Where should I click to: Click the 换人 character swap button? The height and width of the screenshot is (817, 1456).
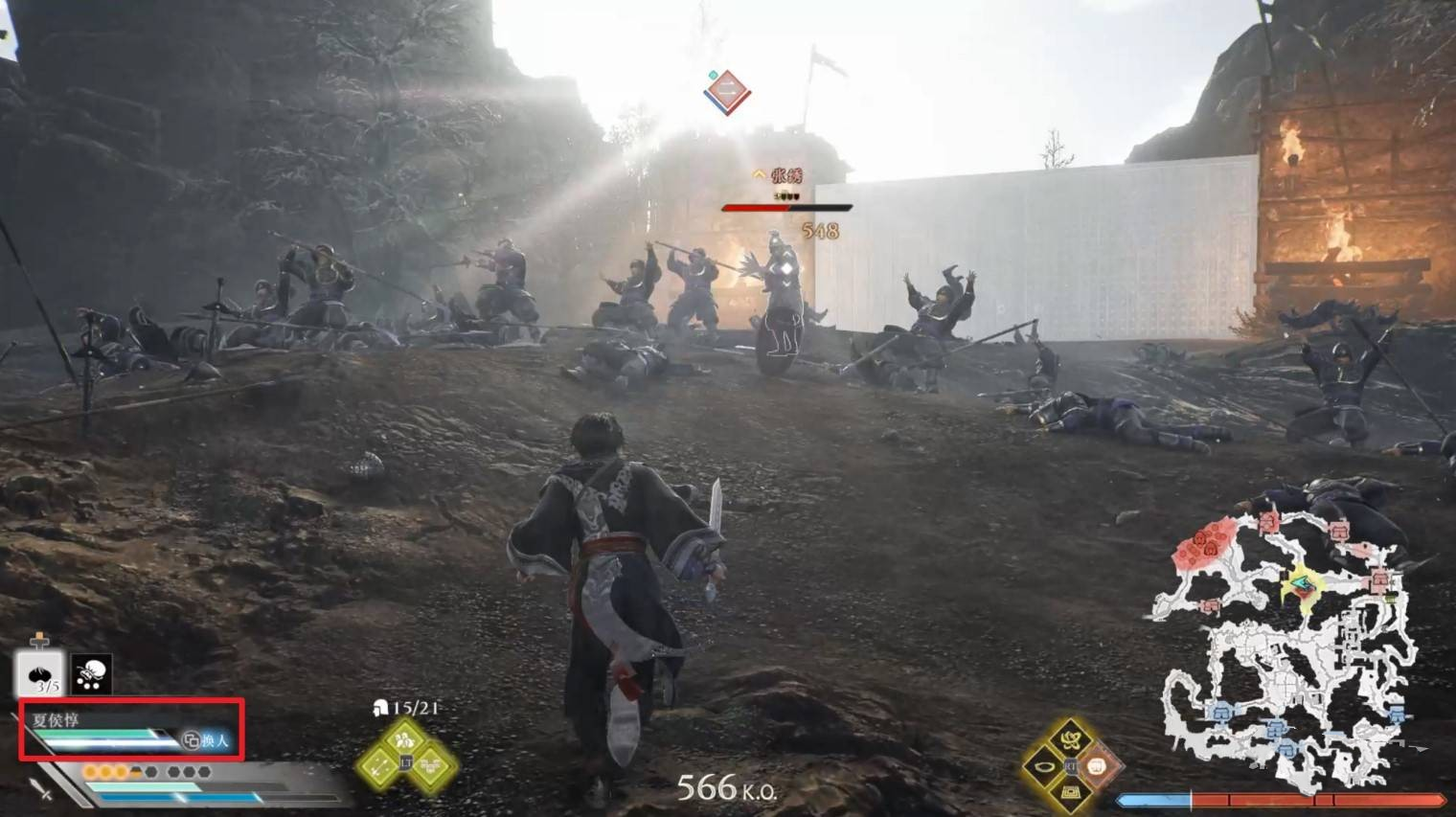pyautogui.click(x=207, y=740)
